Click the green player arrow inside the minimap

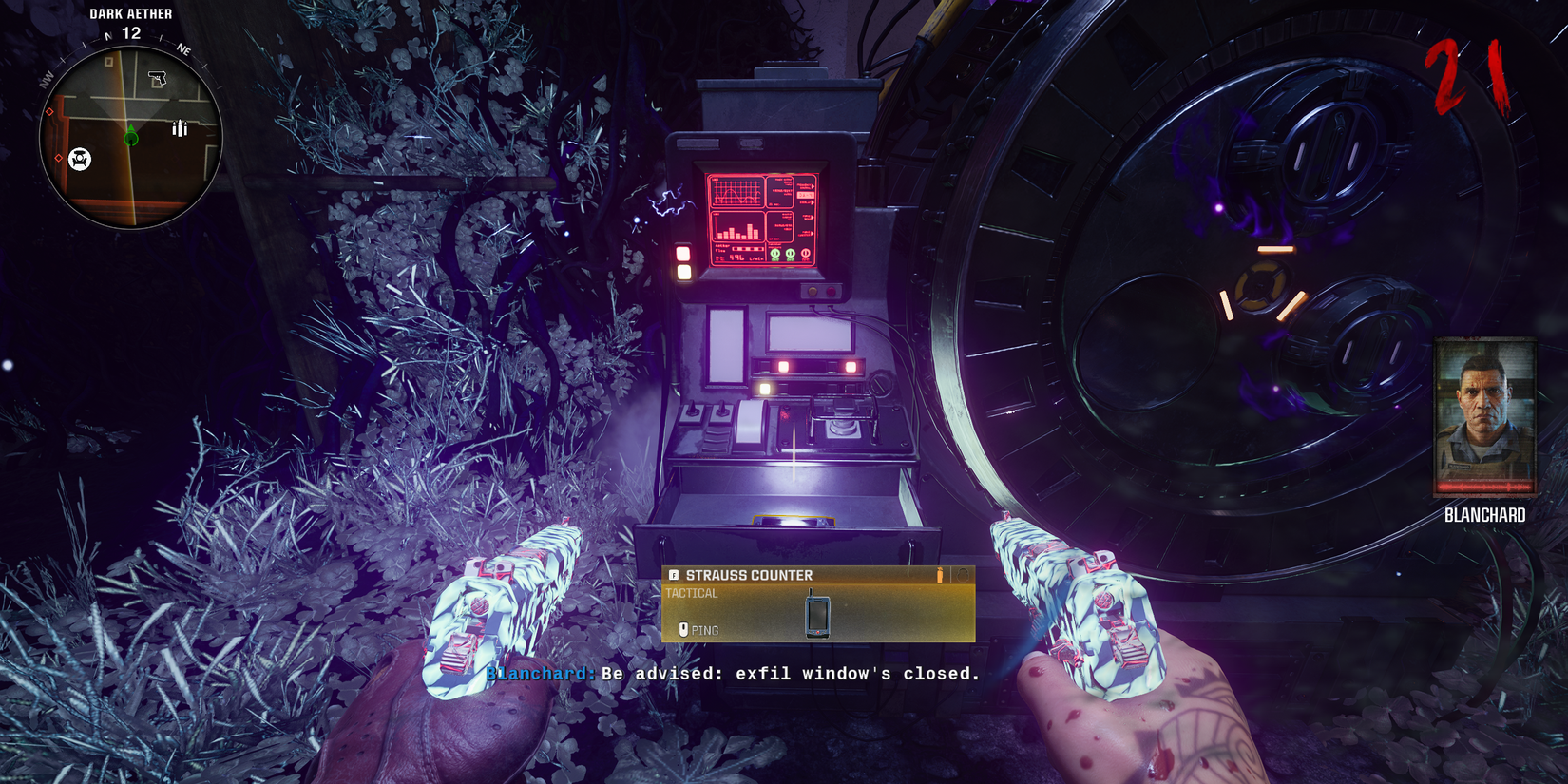click(x=130, y=135)
